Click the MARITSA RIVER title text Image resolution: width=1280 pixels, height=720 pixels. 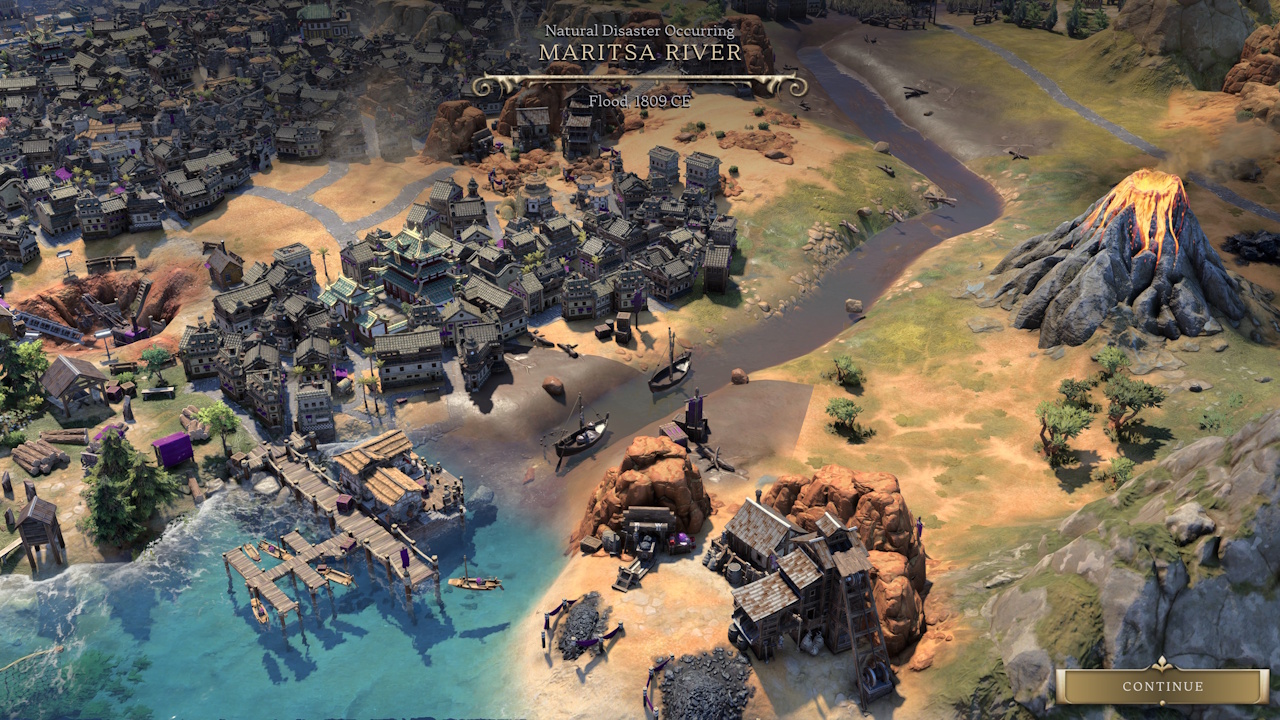(x=637, y=54)
